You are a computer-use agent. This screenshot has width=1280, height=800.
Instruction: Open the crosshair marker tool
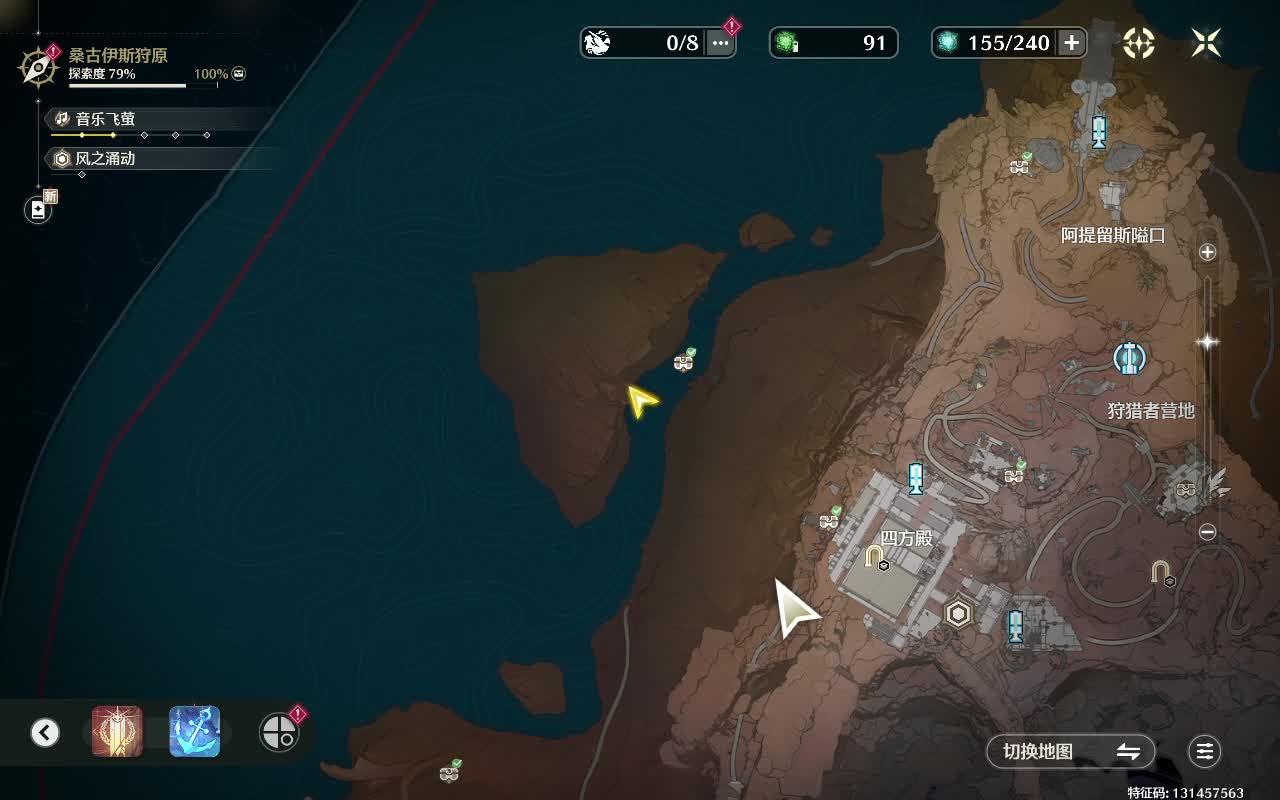277,733
